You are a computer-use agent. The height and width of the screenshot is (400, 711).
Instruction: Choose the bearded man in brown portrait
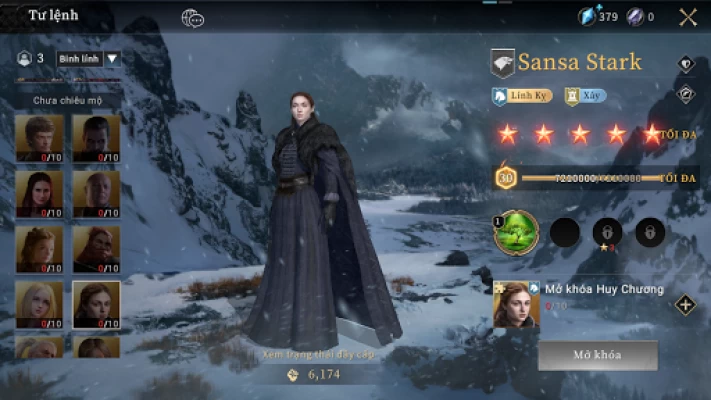96,249
